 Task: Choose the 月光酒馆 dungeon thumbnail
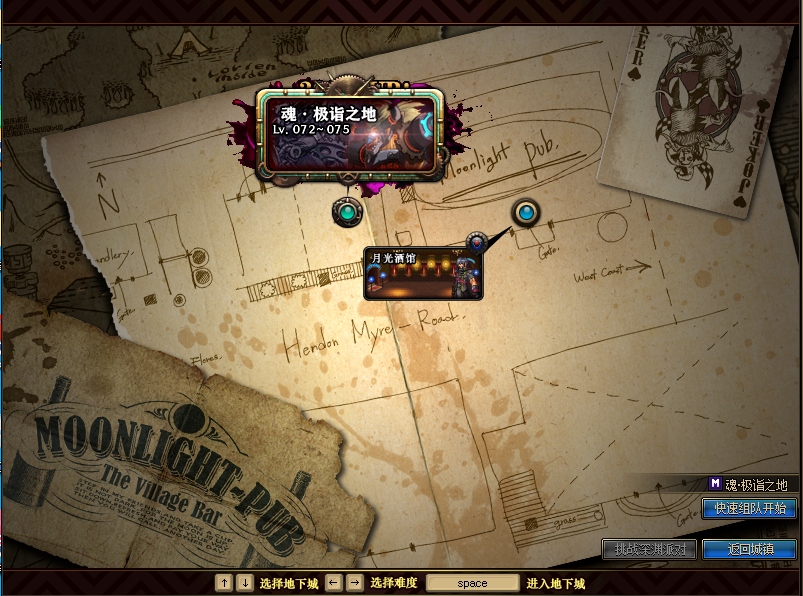click(x=424, y=275)
